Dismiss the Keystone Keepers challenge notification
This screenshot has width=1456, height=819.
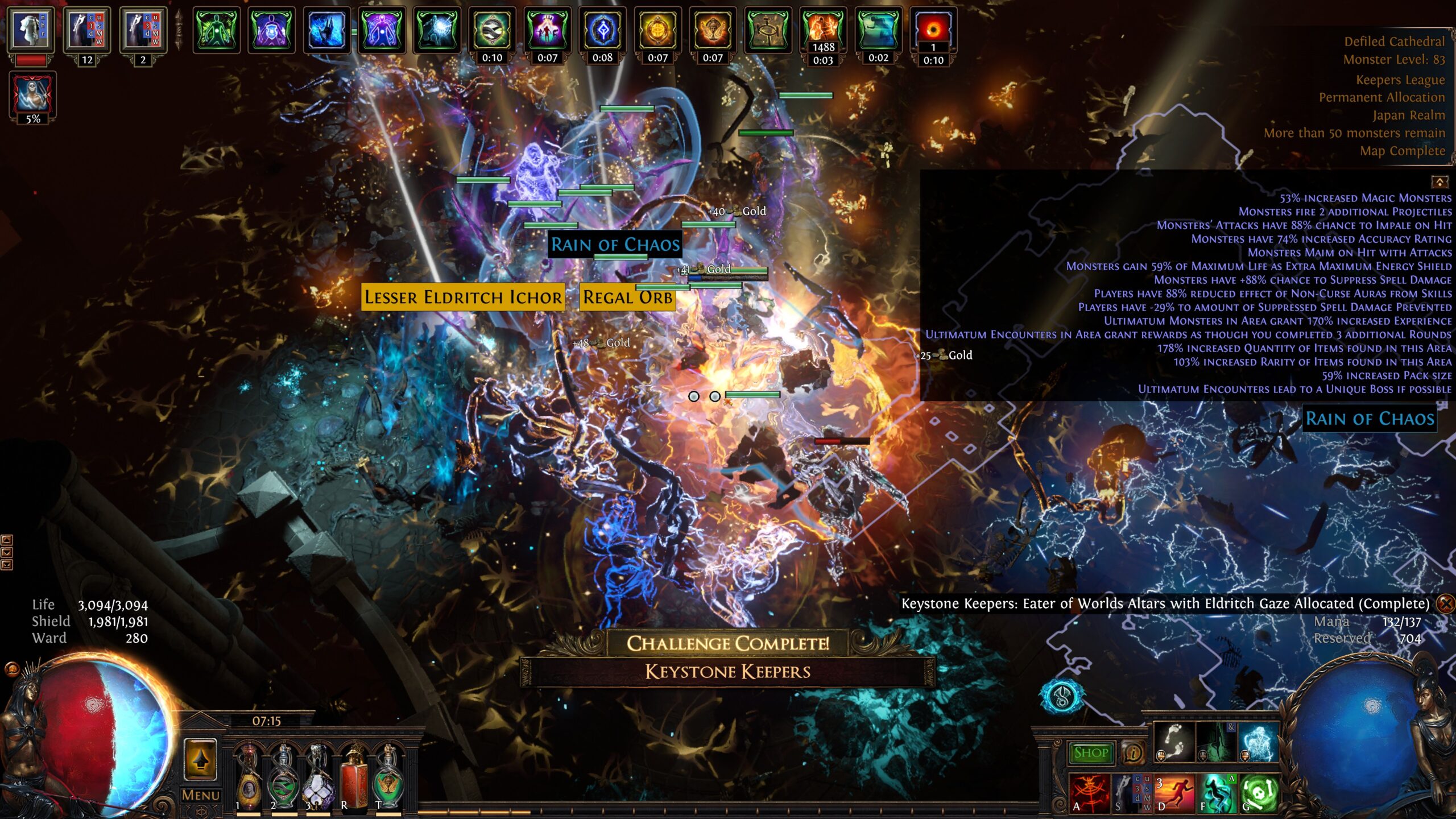pyautogui.click(x=1445, y=603)
